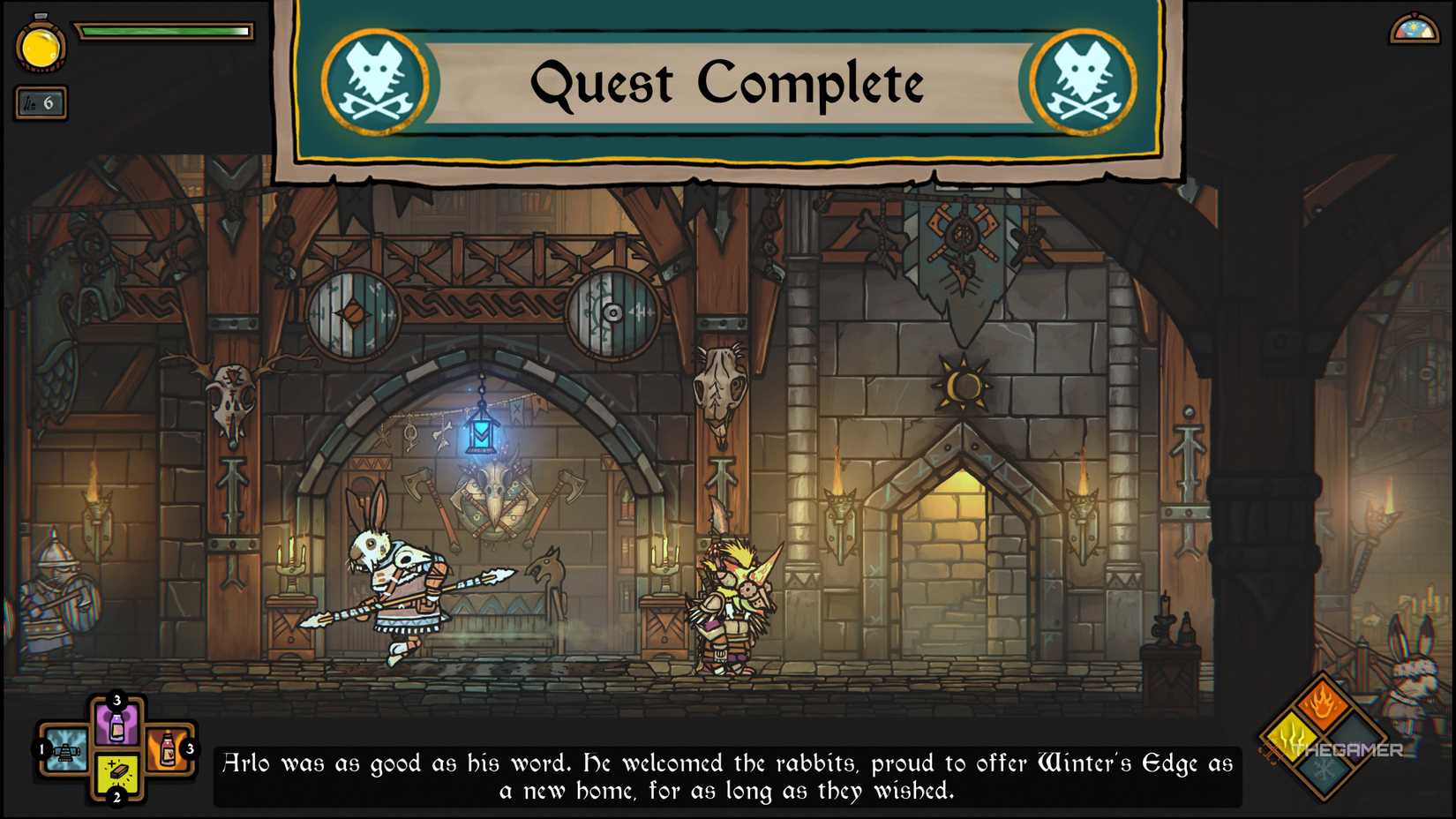The width and height of the screenshot is (1456, 819).
Task: Toggle the crafting token counter showing 6
Action: tap(40, 103)
